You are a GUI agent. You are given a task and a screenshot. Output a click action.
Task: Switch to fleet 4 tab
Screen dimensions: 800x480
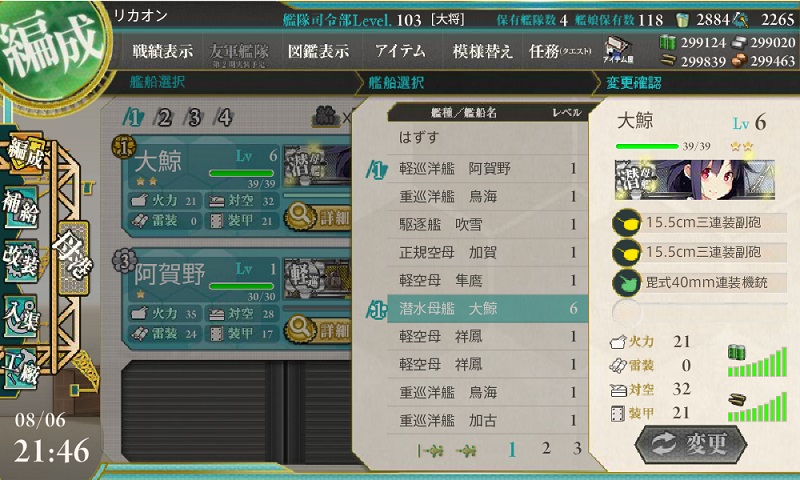[x=225, y=117]
